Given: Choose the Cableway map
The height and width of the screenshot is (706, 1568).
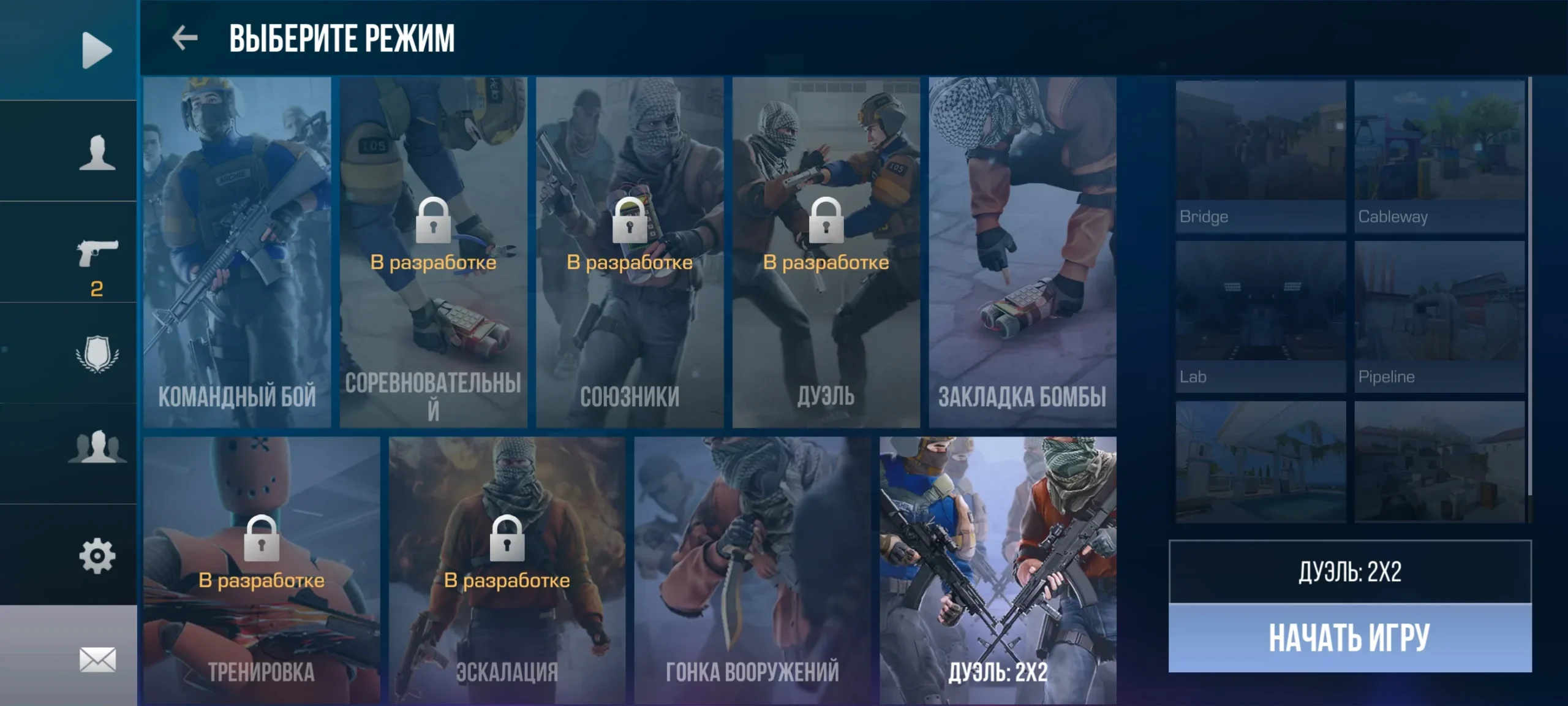Looking at the screenshot, I should (x=1439, y=156).
